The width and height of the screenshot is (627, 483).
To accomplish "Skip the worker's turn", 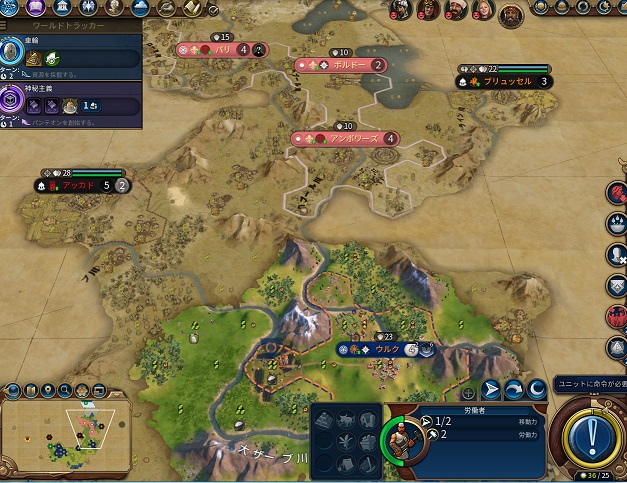I will (515, 390).
